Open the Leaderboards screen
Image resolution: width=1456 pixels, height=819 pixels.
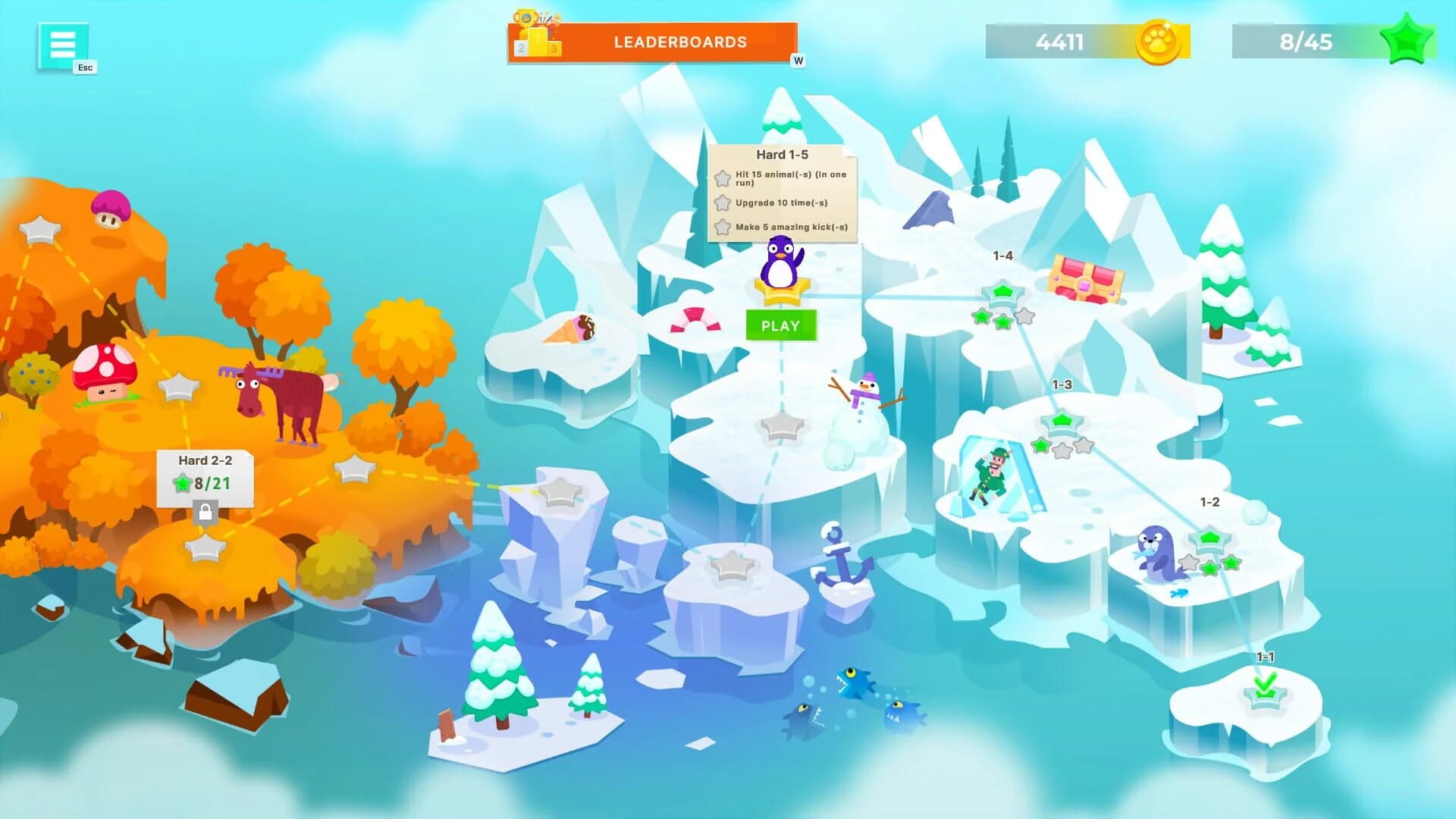pyautogui.click(x=680, y=42)
